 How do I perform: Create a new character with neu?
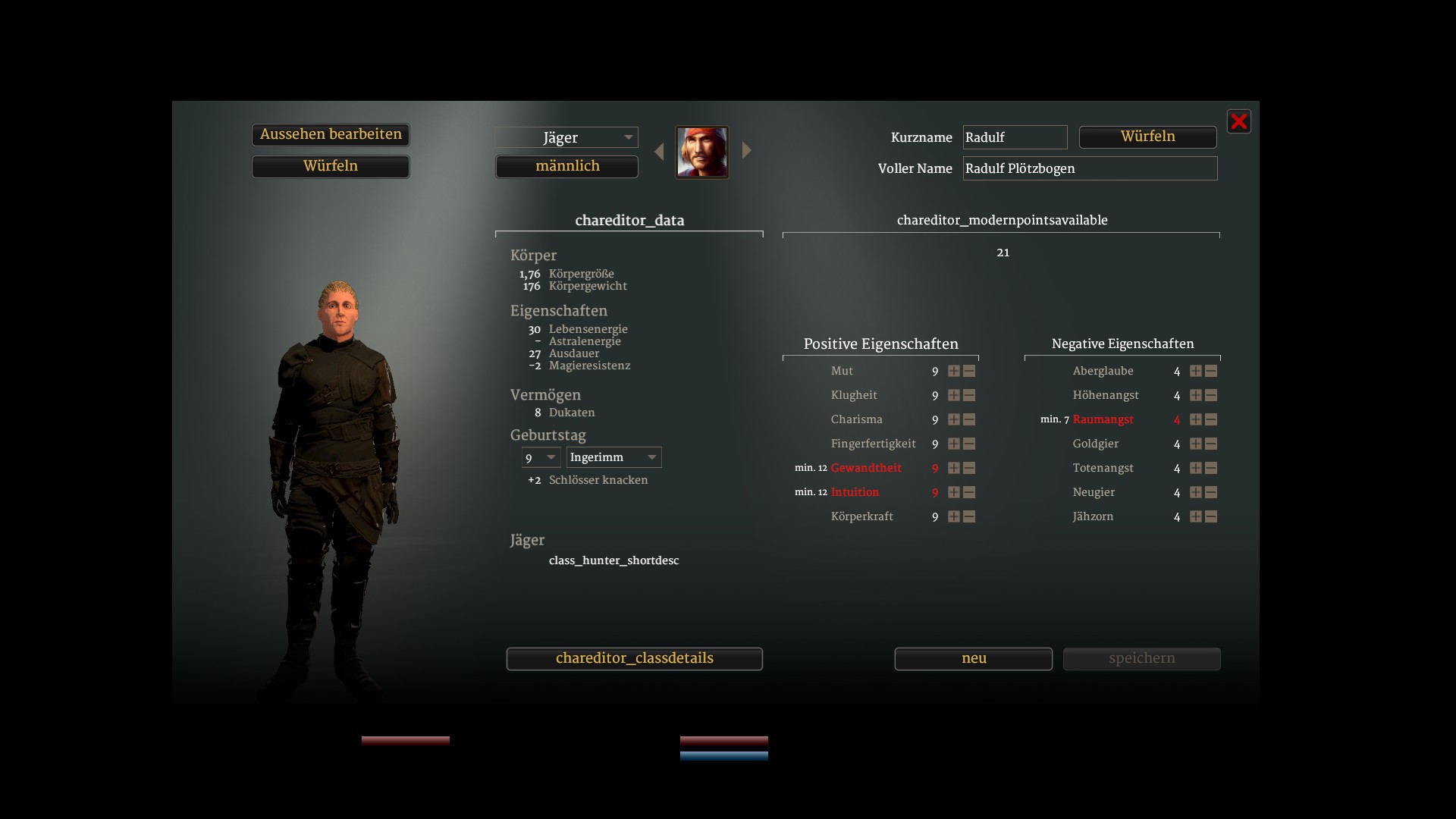tap(973, 659)
